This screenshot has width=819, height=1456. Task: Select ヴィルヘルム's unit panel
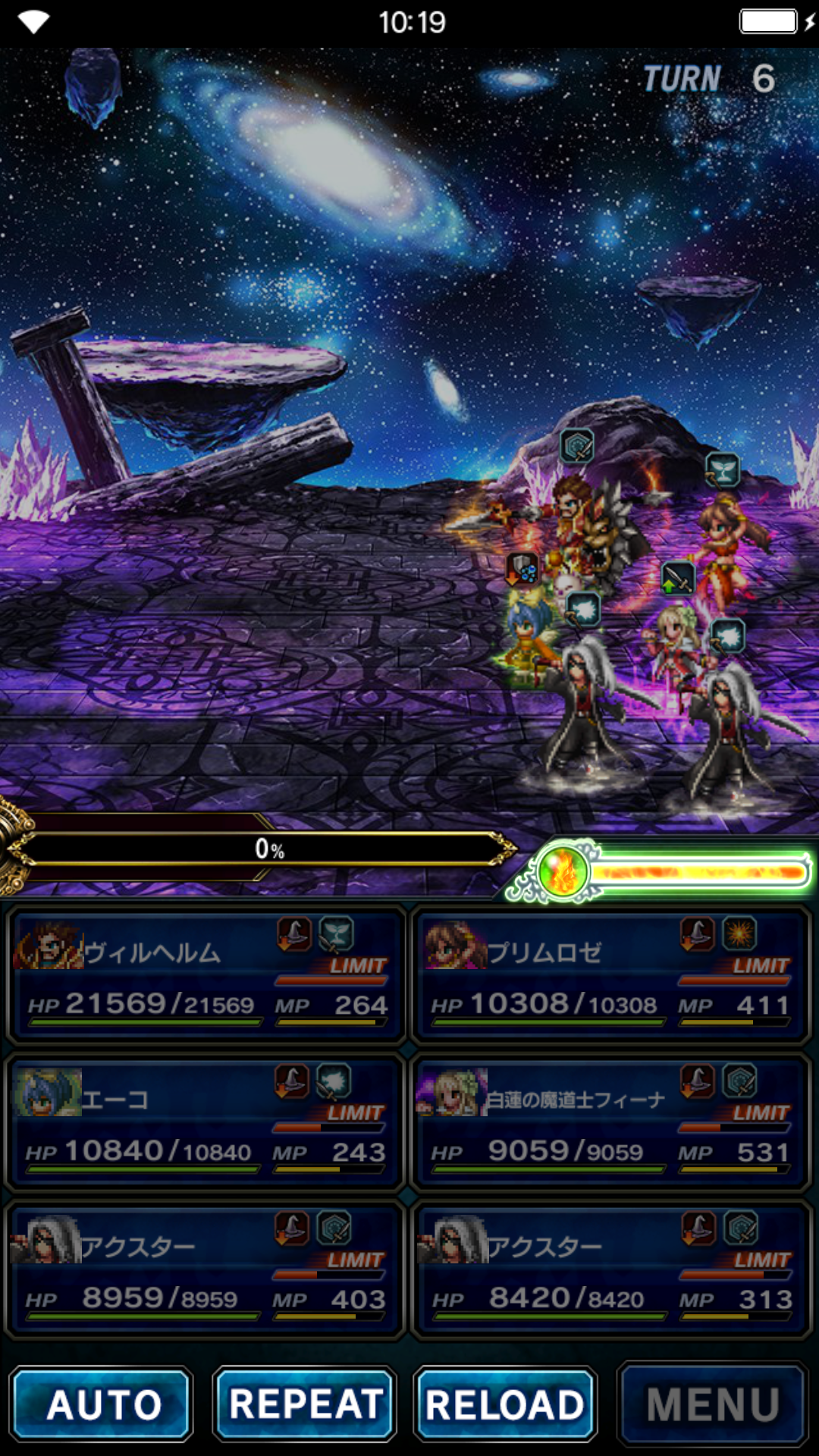pos(206,975)
